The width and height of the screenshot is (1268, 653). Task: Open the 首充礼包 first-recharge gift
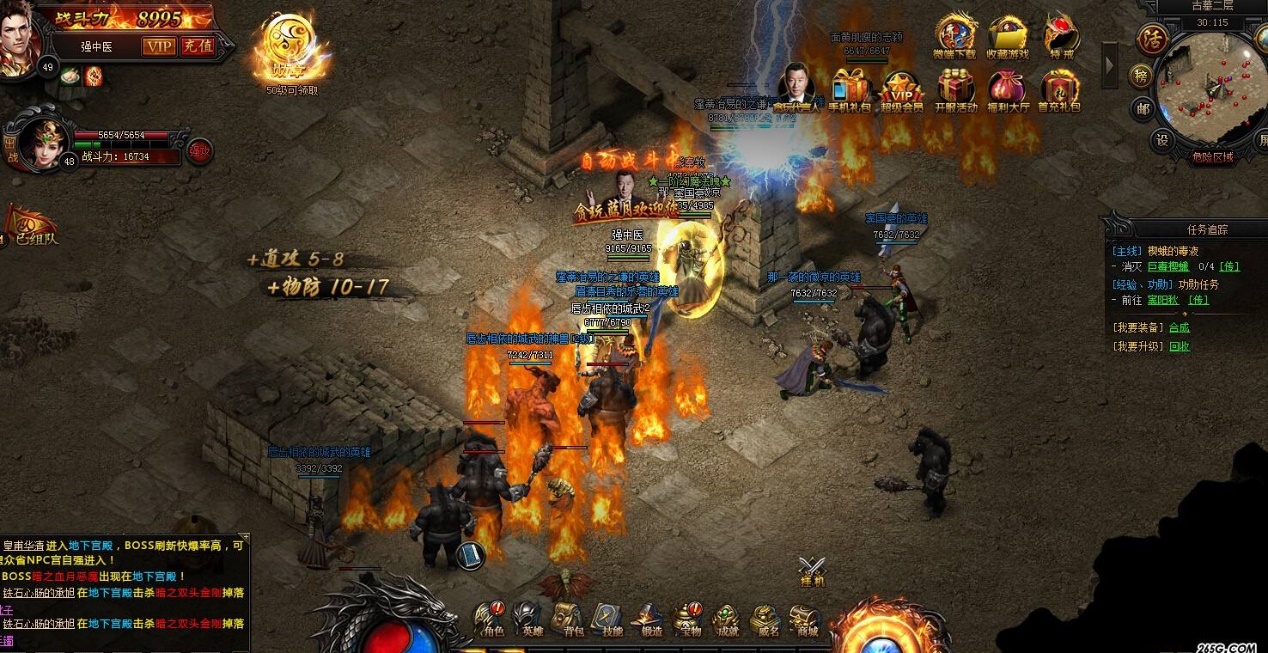pos(1059,89)
